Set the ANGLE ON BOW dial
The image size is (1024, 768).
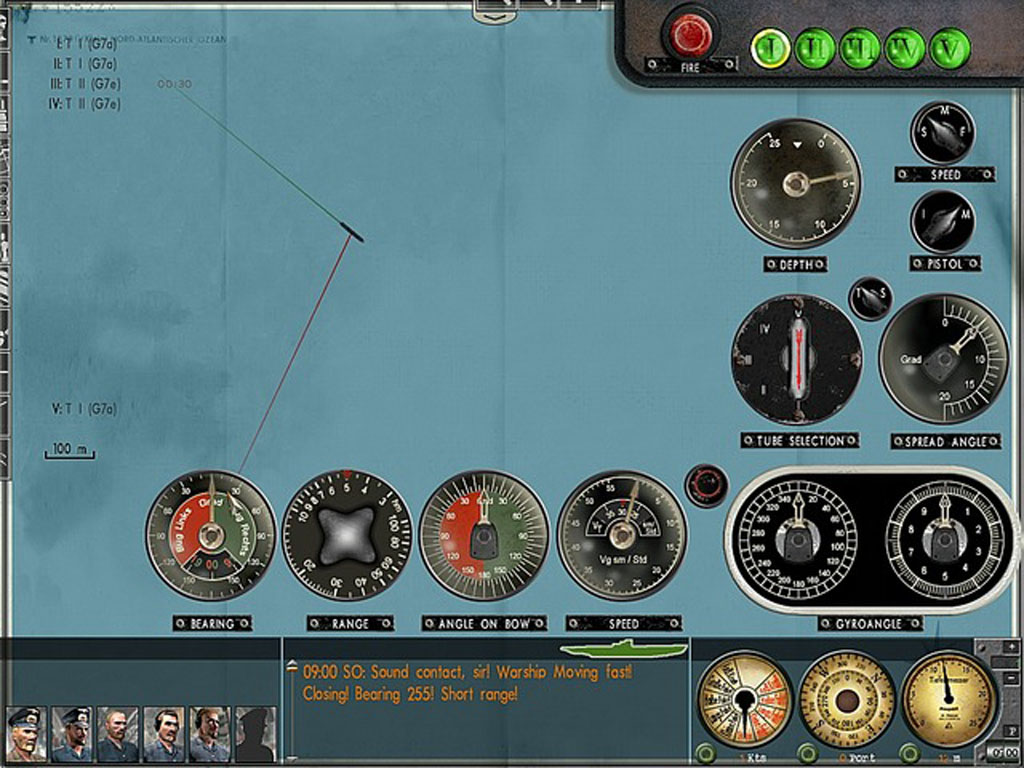tap(484, 536)
